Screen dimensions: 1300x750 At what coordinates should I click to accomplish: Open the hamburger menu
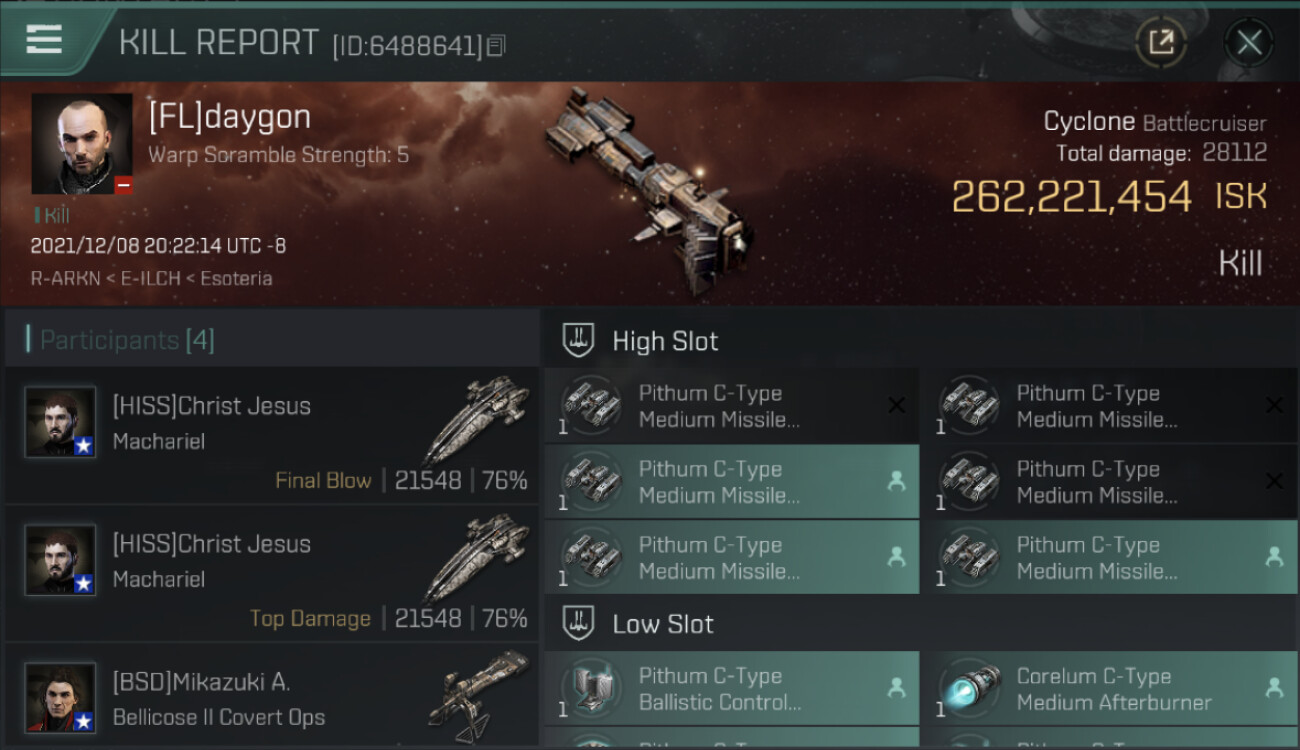click(44, 40)
